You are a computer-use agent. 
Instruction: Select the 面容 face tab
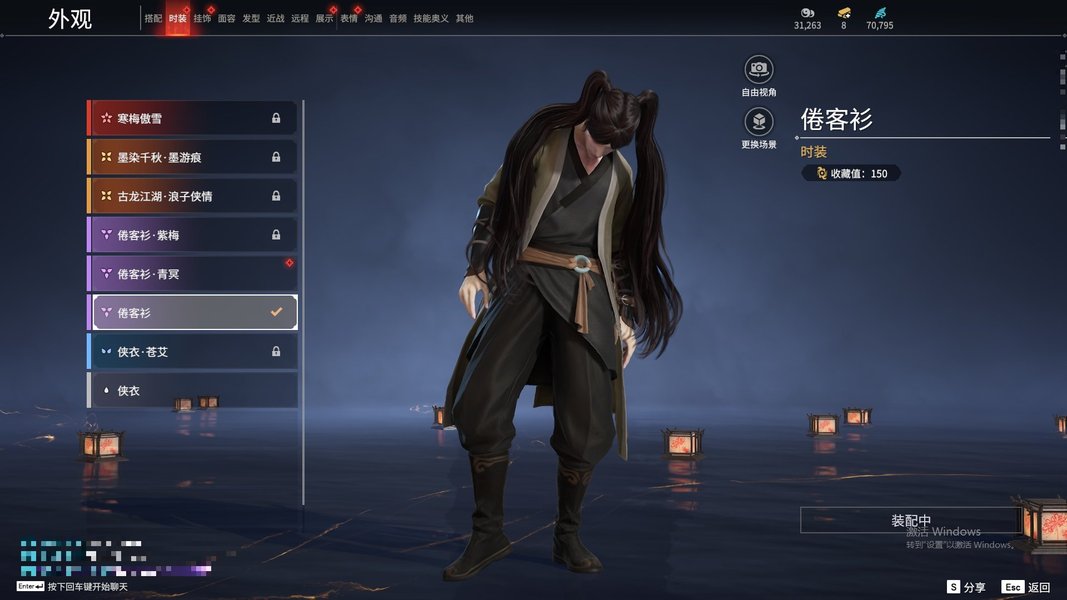click(x=227, y=19)
